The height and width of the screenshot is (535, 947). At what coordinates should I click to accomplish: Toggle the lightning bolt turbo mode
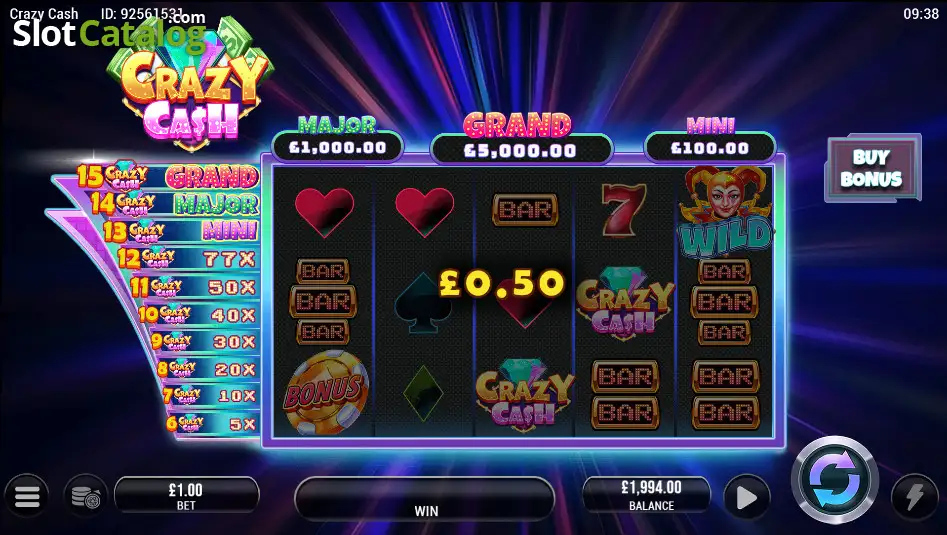point(914,497)
